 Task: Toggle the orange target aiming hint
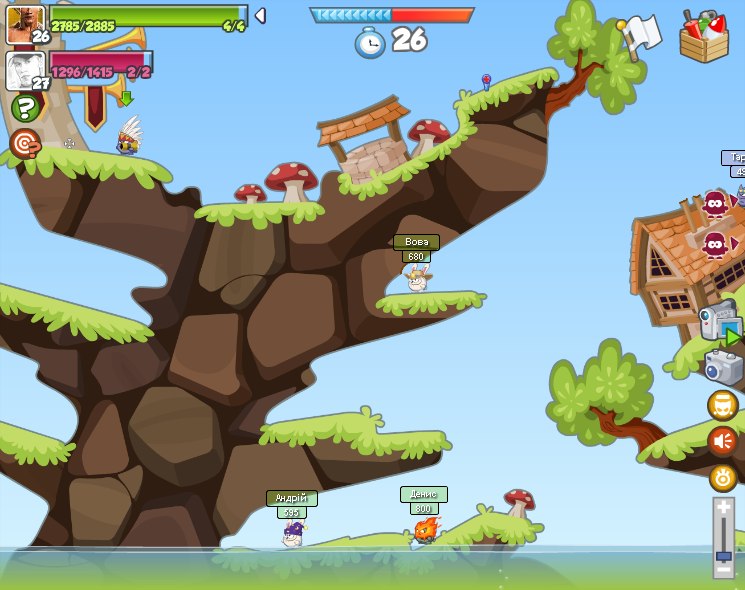25,143
